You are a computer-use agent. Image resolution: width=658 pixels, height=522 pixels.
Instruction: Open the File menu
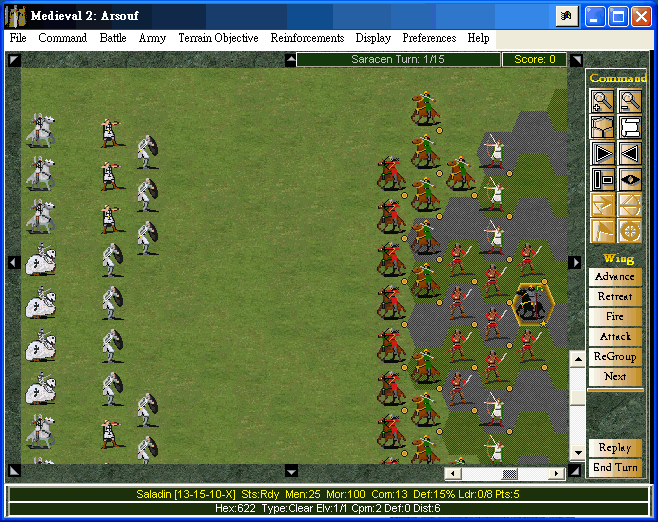coord(18,38)
